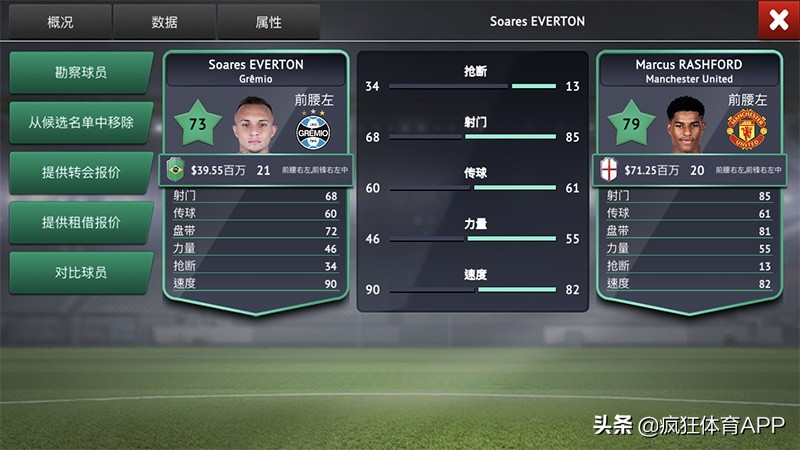Make a transfer offer with 提供转会报价
Image resolution: width=800 pixels, height=450 pixels.
pos(81,172)
